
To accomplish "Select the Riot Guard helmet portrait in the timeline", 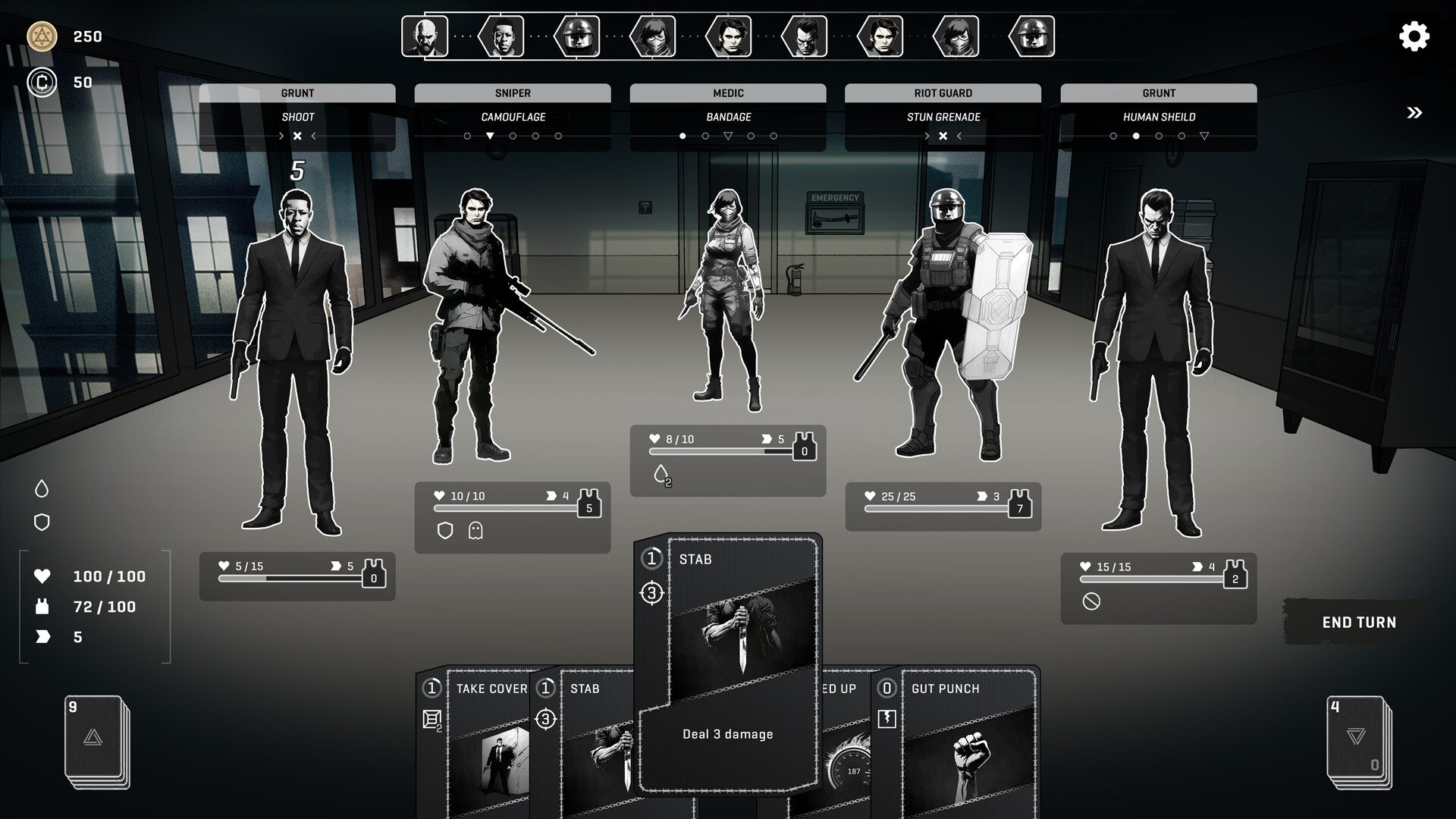I will click(x=578, y=36).
